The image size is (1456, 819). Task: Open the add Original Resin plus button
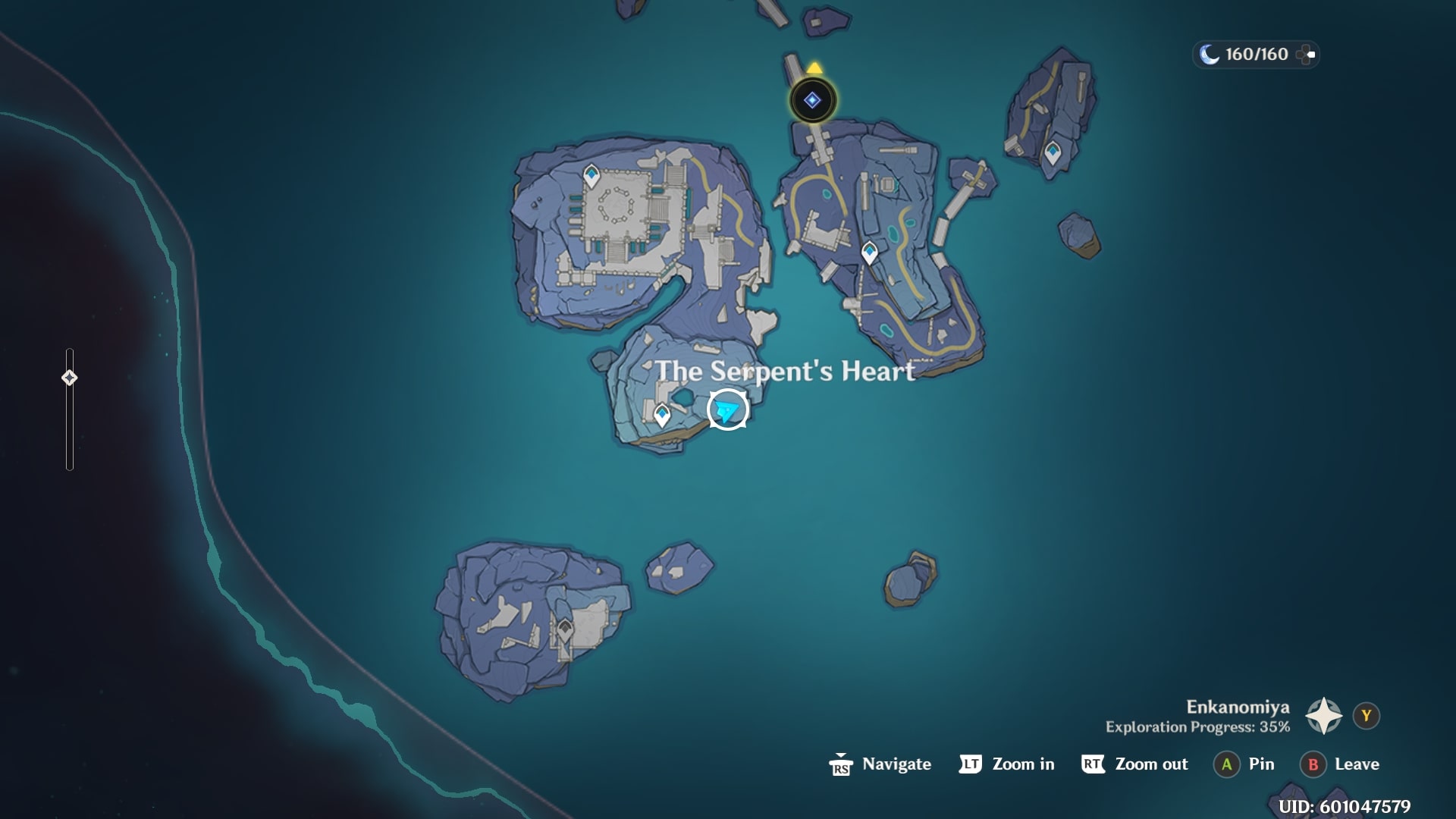point(1307,55)
